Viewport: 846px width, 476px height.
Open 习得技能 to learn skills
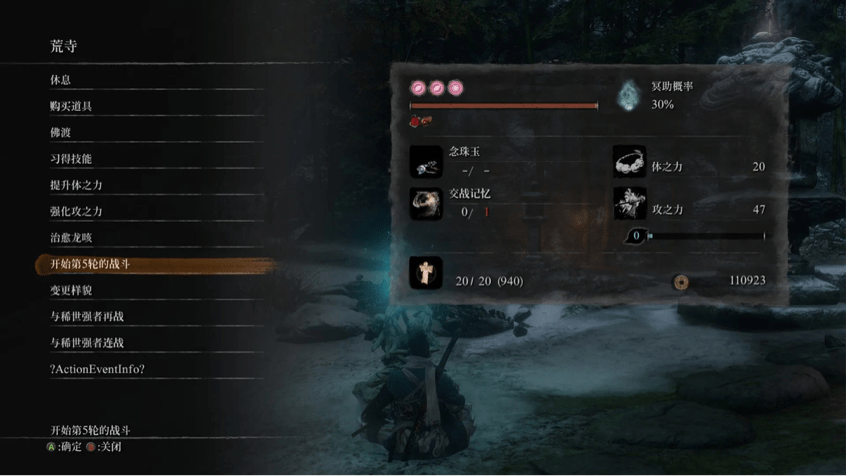pos(72,159)
